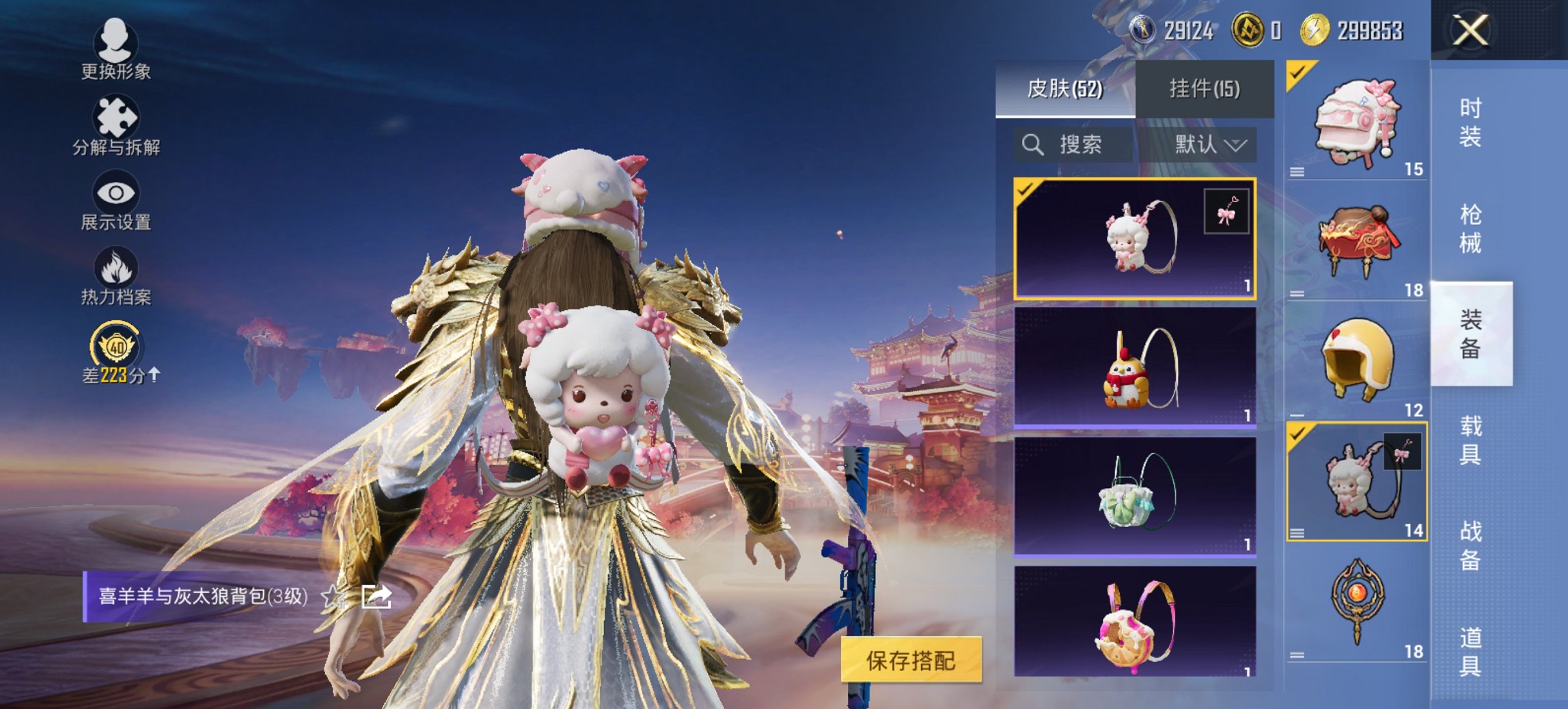The width and height of the screenshot is (1568, 709).
Task: Open the search magnifier in the skins panel
Action: tap(1032, 145)
